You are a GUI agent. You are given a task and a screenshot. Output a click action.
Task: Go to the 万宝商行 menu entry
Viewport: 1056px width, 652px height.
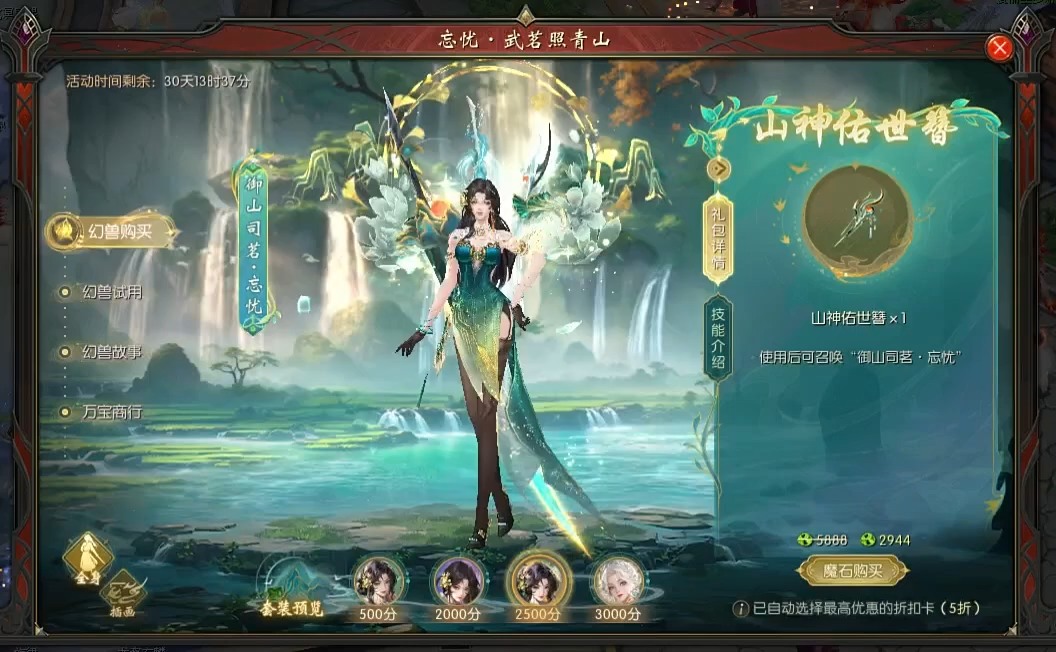click(x=111, y=411)
